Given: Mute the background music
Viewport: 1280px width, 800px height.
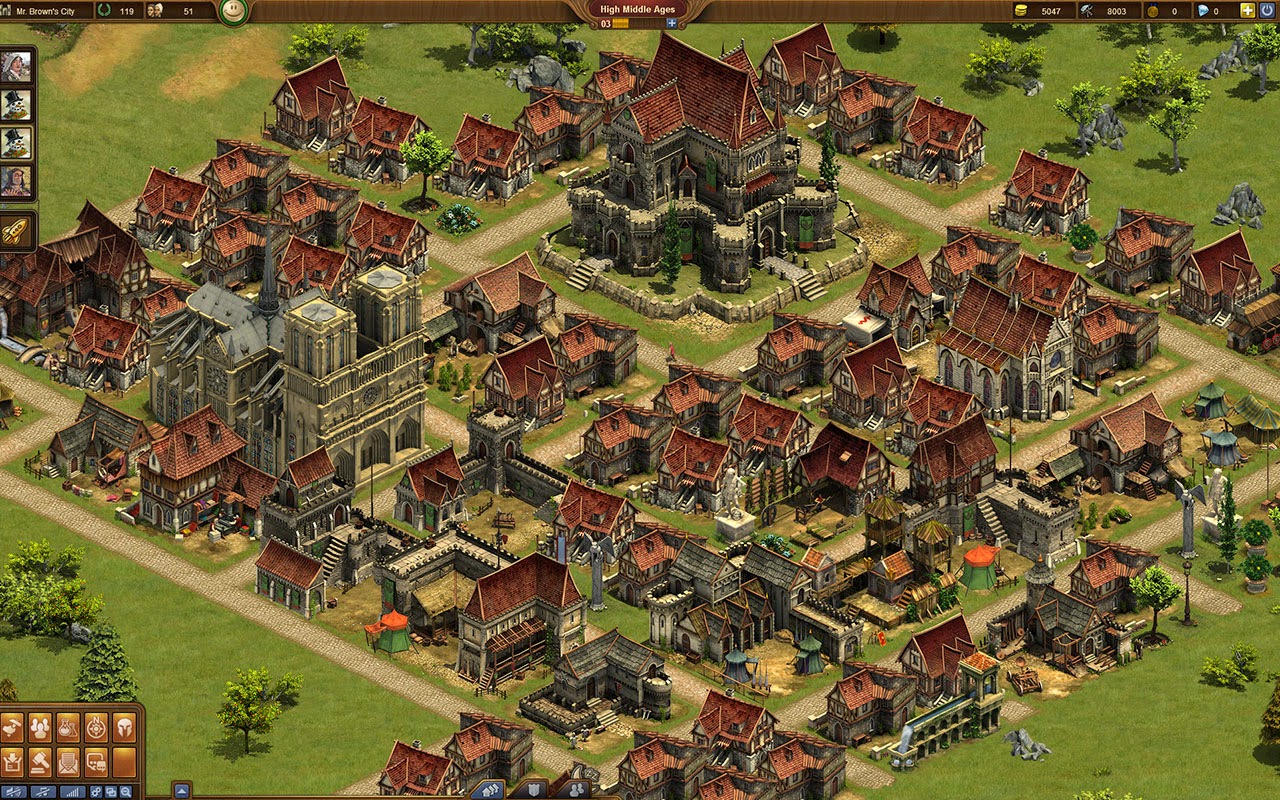Looking at the screenshot, I should [x=43, y=790].
